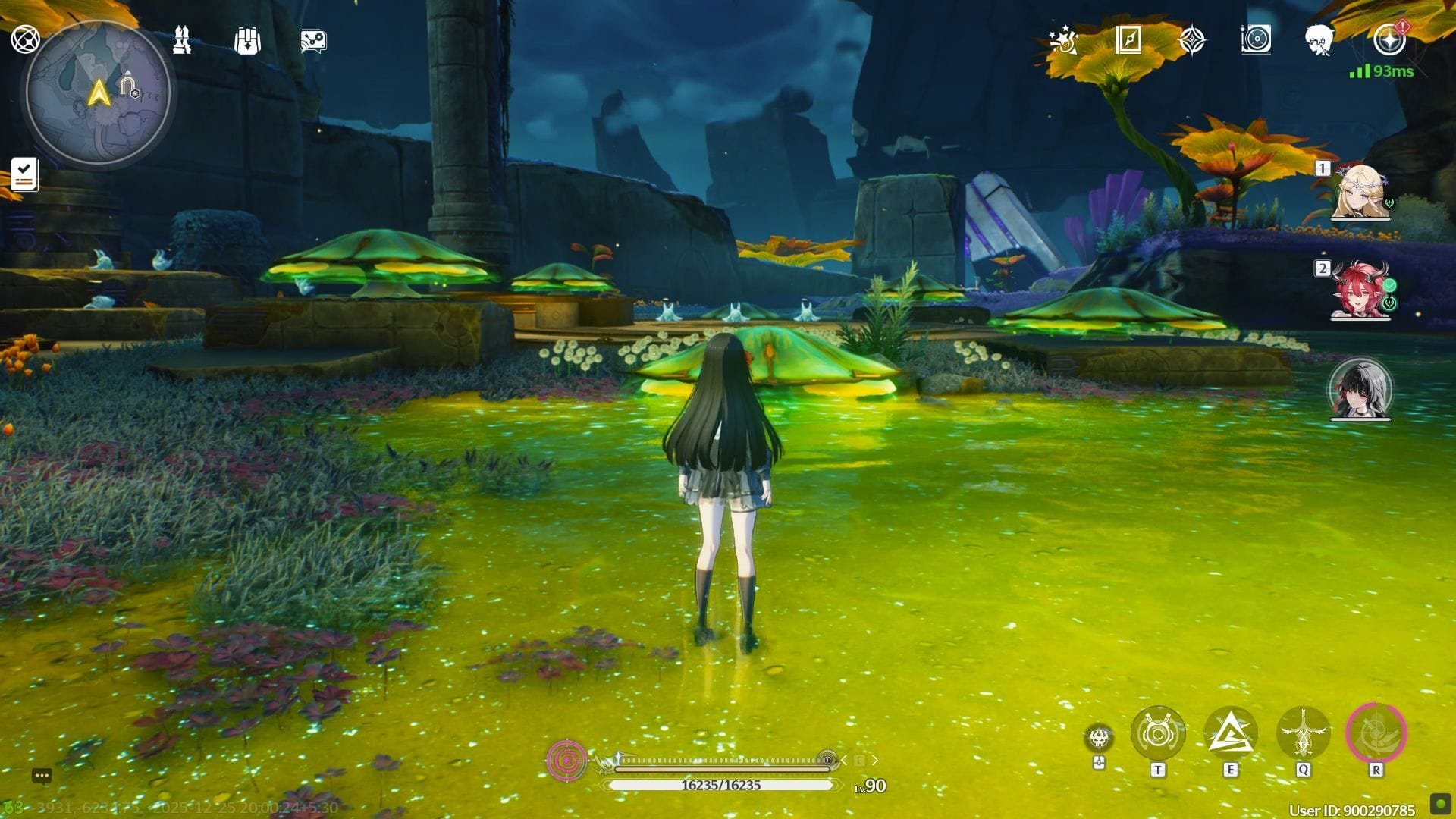This screenshot has width=1456, height=819.
Task: Open the terminal globe icon
Action: pyautogui.click(x=25, y=39)
